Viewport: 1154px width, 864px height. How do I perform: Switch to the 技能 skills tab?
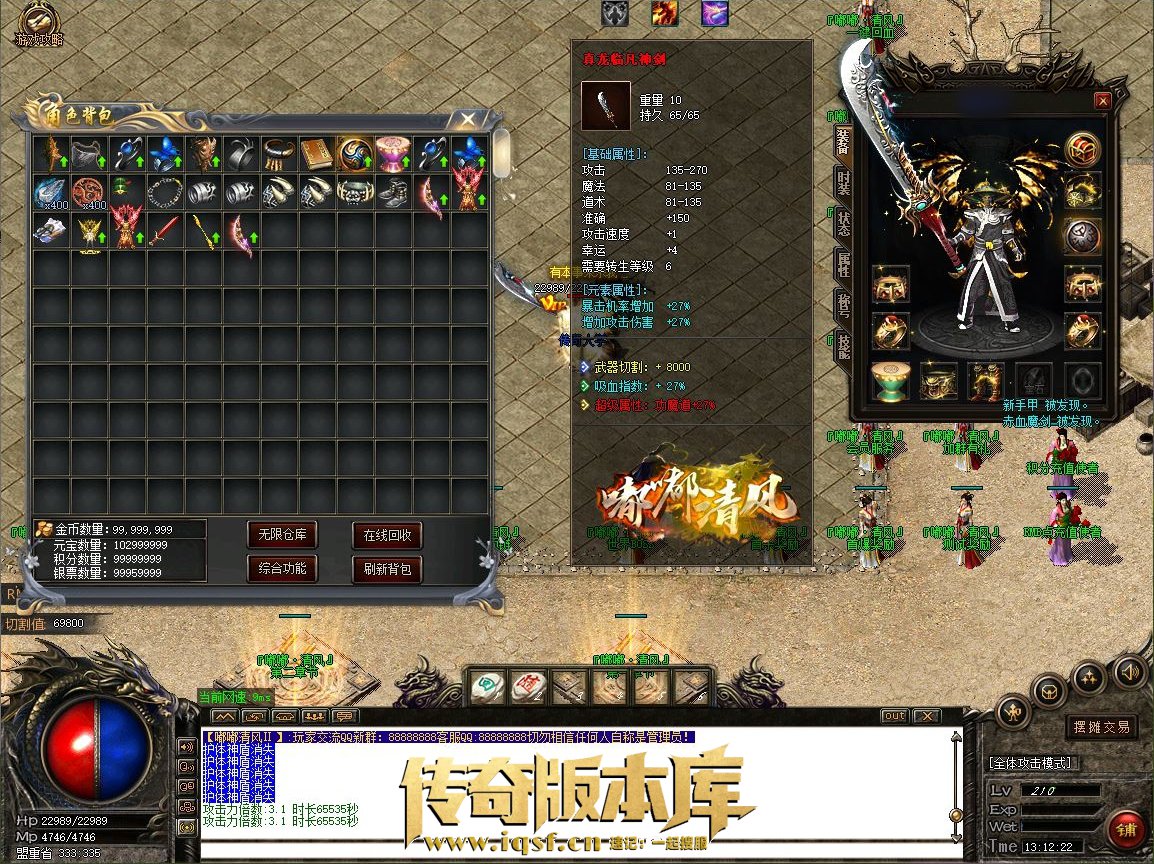843,343
